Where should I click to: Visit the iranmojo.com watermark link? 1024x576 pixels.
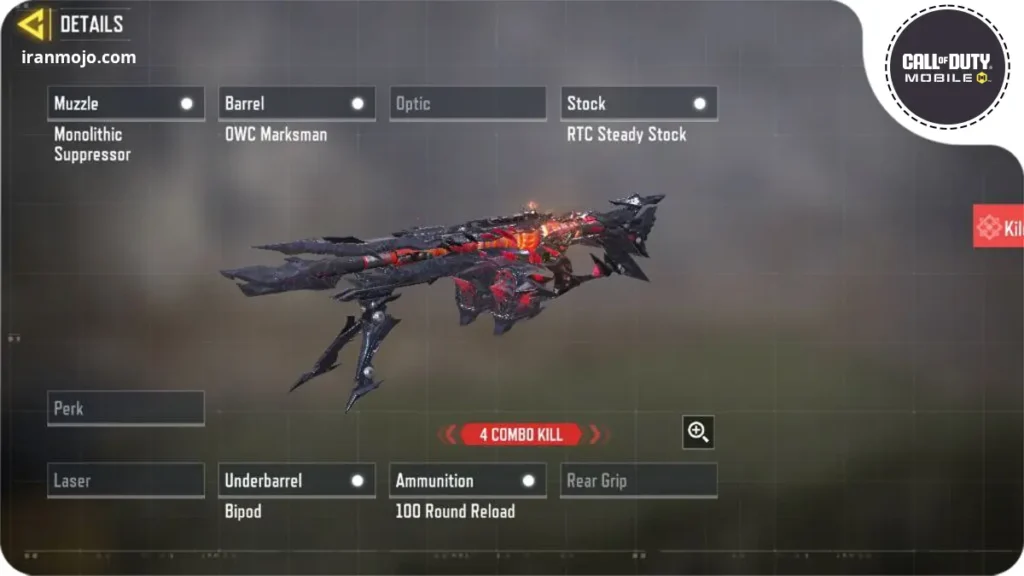(78, 57)
